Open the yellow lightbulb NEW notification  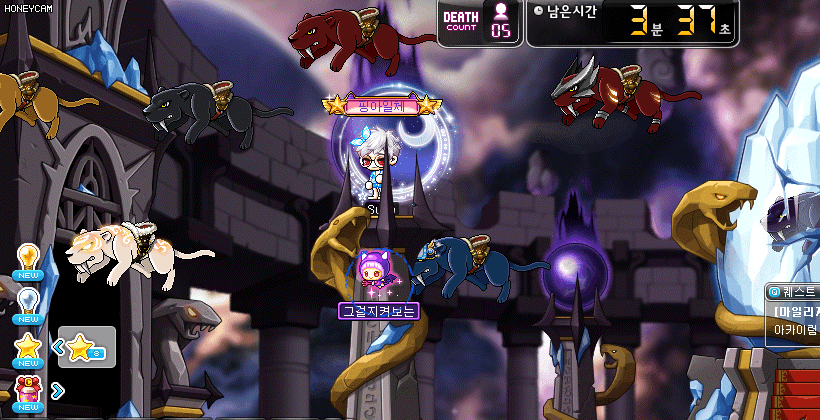point(27,259)
